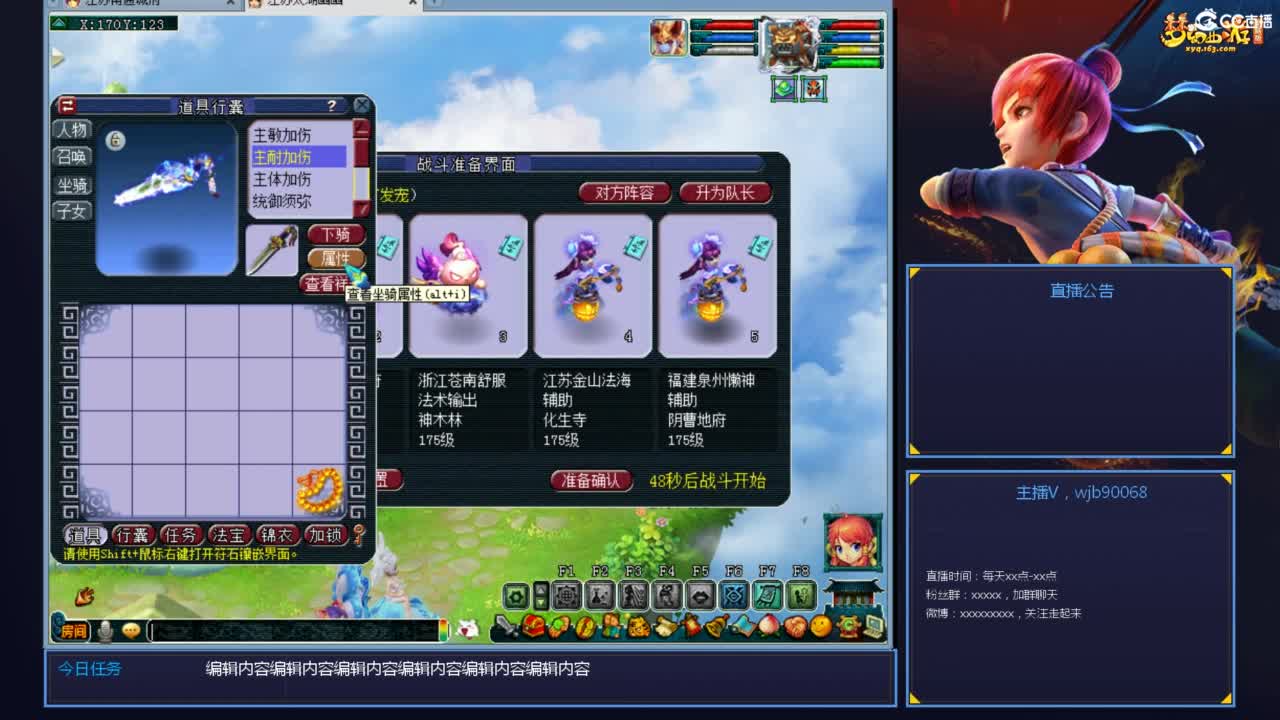This screenshot has height=720, width=1280.
Task: Click the peach icon in the item bar
Action: point(767,626)
